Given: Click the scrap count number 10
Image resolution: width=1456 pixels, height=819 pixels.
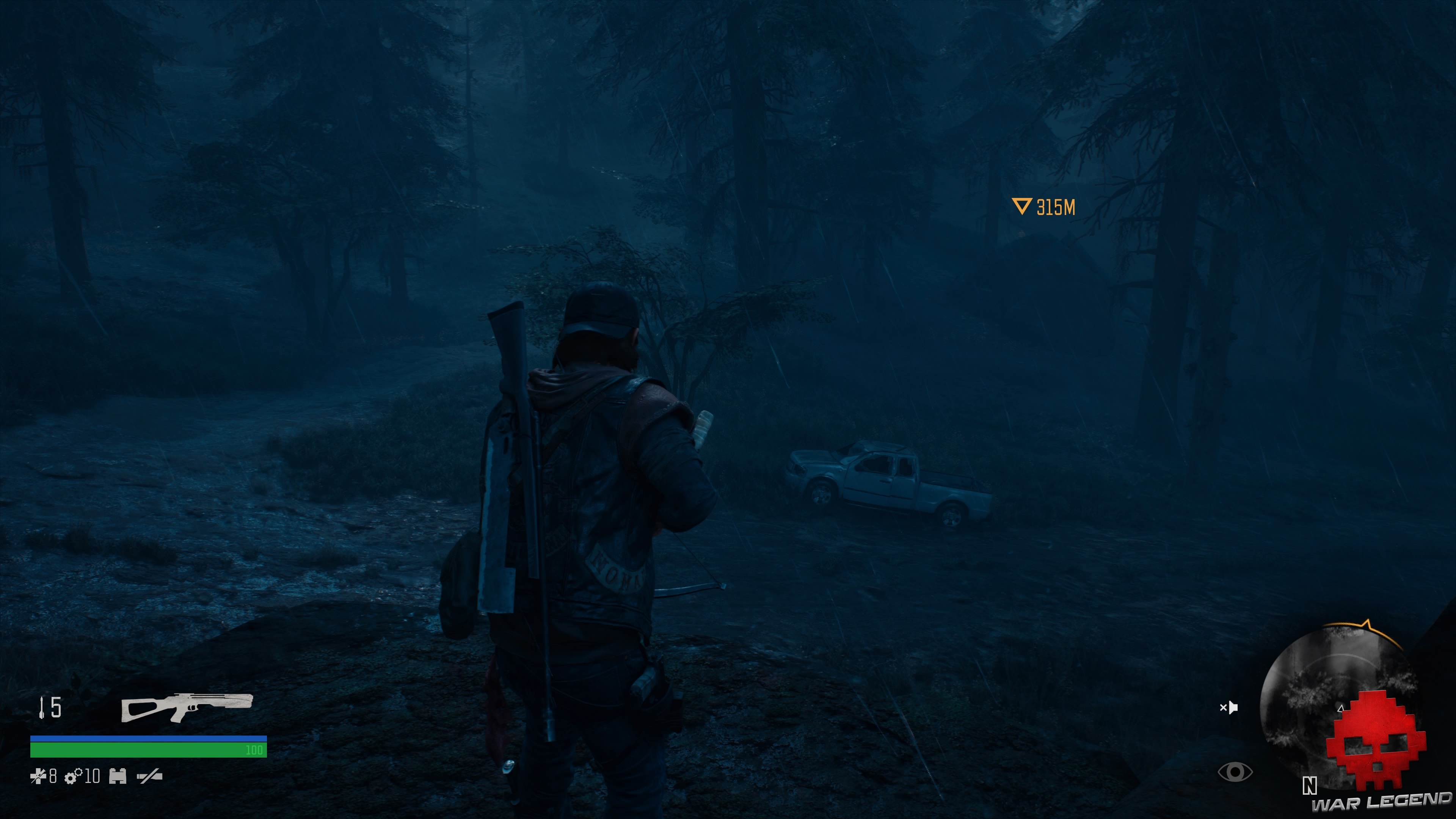Looking at the screenshot, I should point(92,776).
